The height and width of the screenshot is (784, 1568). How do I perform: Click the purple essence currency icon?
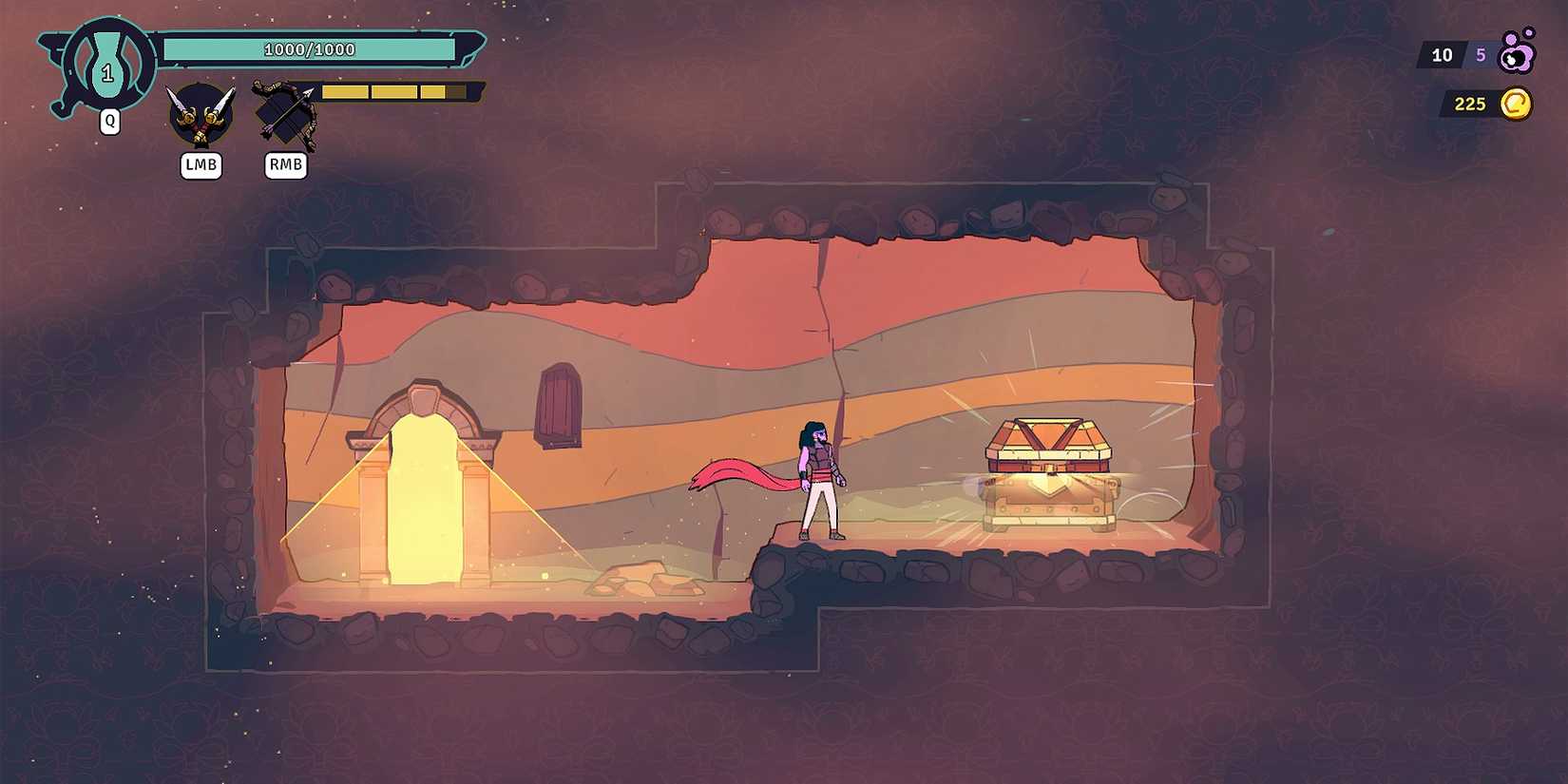(1519, 55)
